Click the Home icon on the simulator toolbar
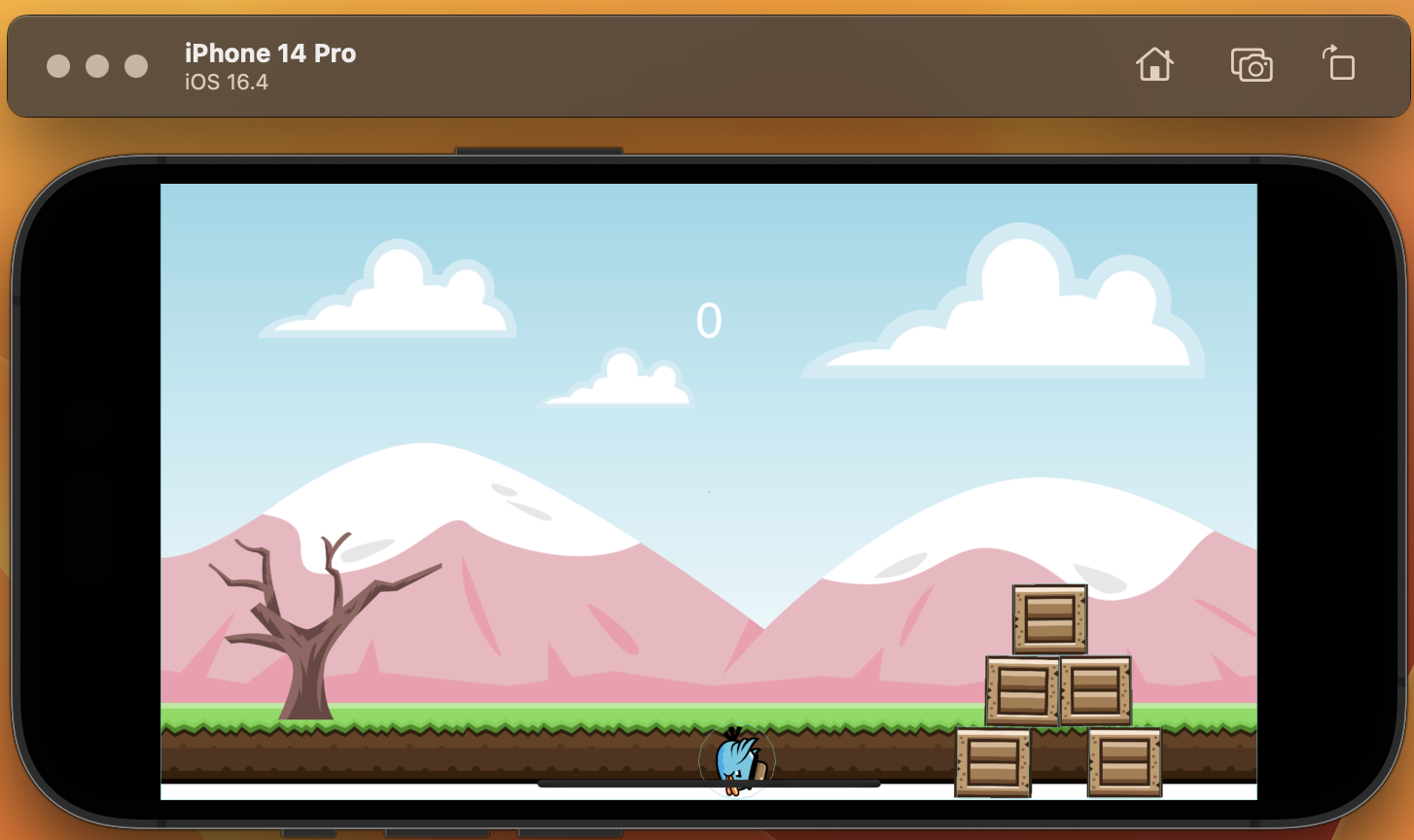The image size is (1414, 840). tap(1154, 65)
